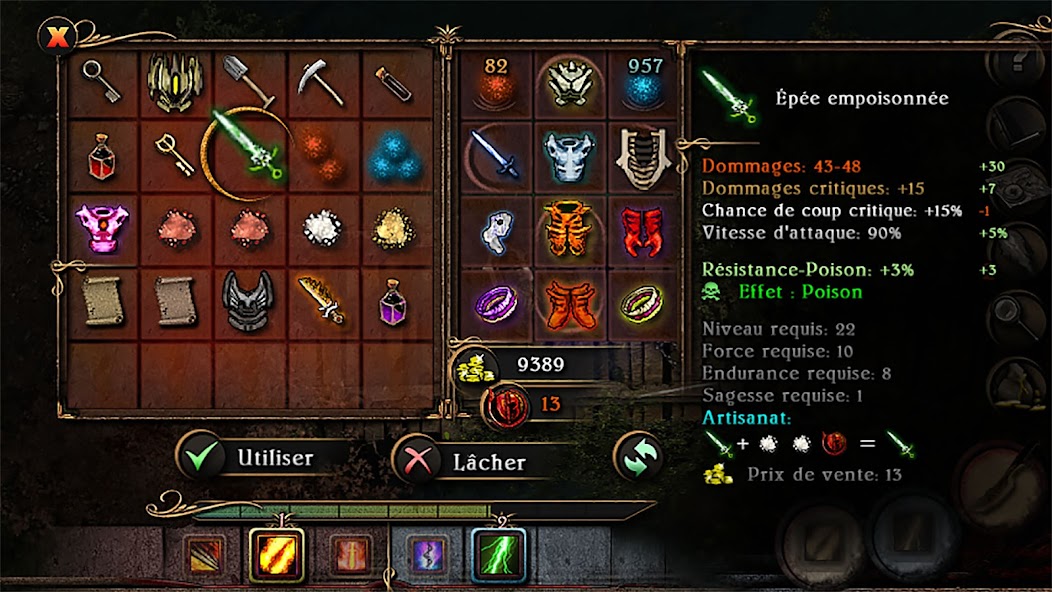Viewport: 1052px width, 592px height.
Task: Choose the red health potion slot
Action: pyautogui.click(x=100, y=158)
